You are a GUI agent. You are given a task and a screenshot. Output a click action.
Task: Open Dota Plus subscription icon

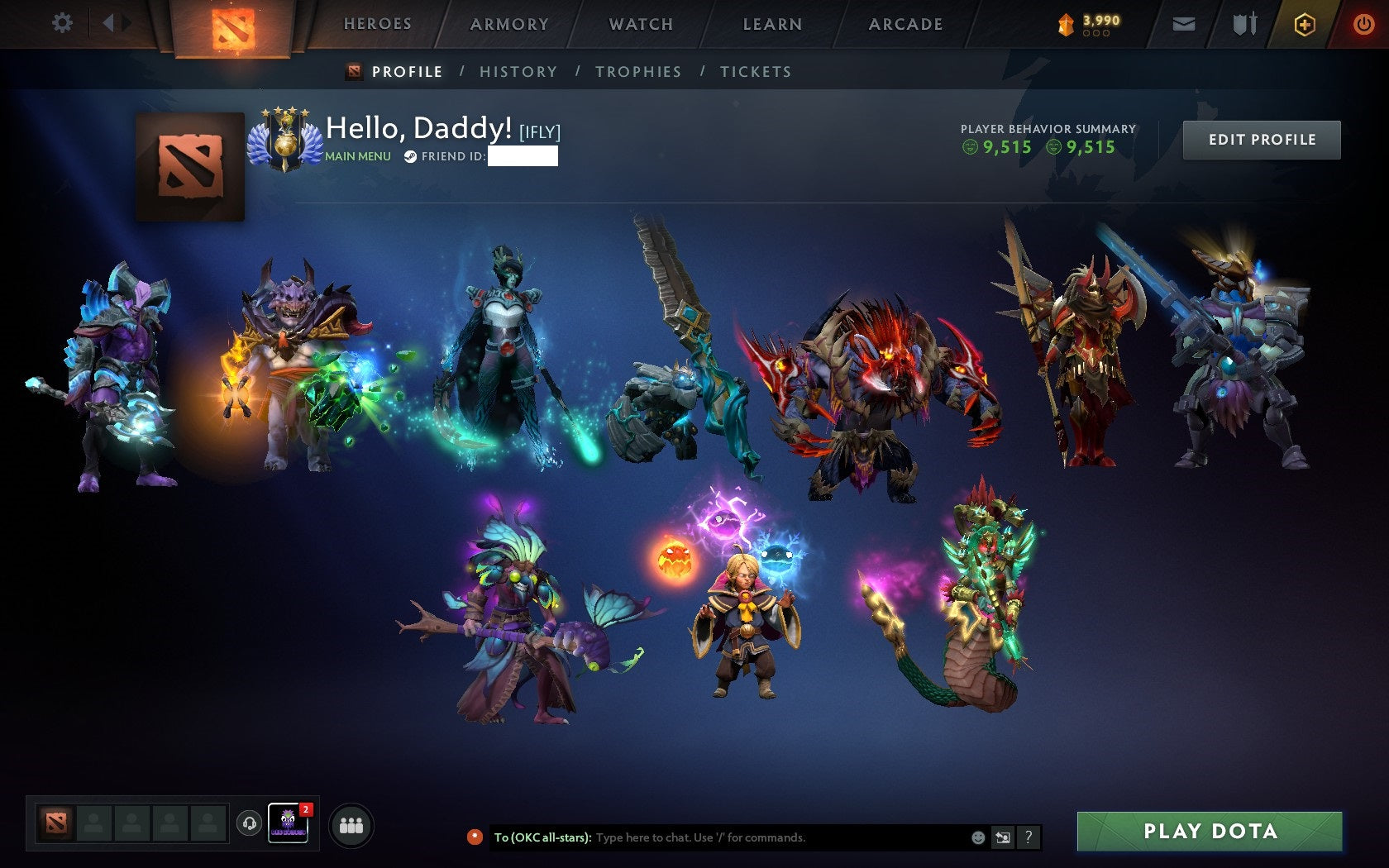[x=1306, y=24]
